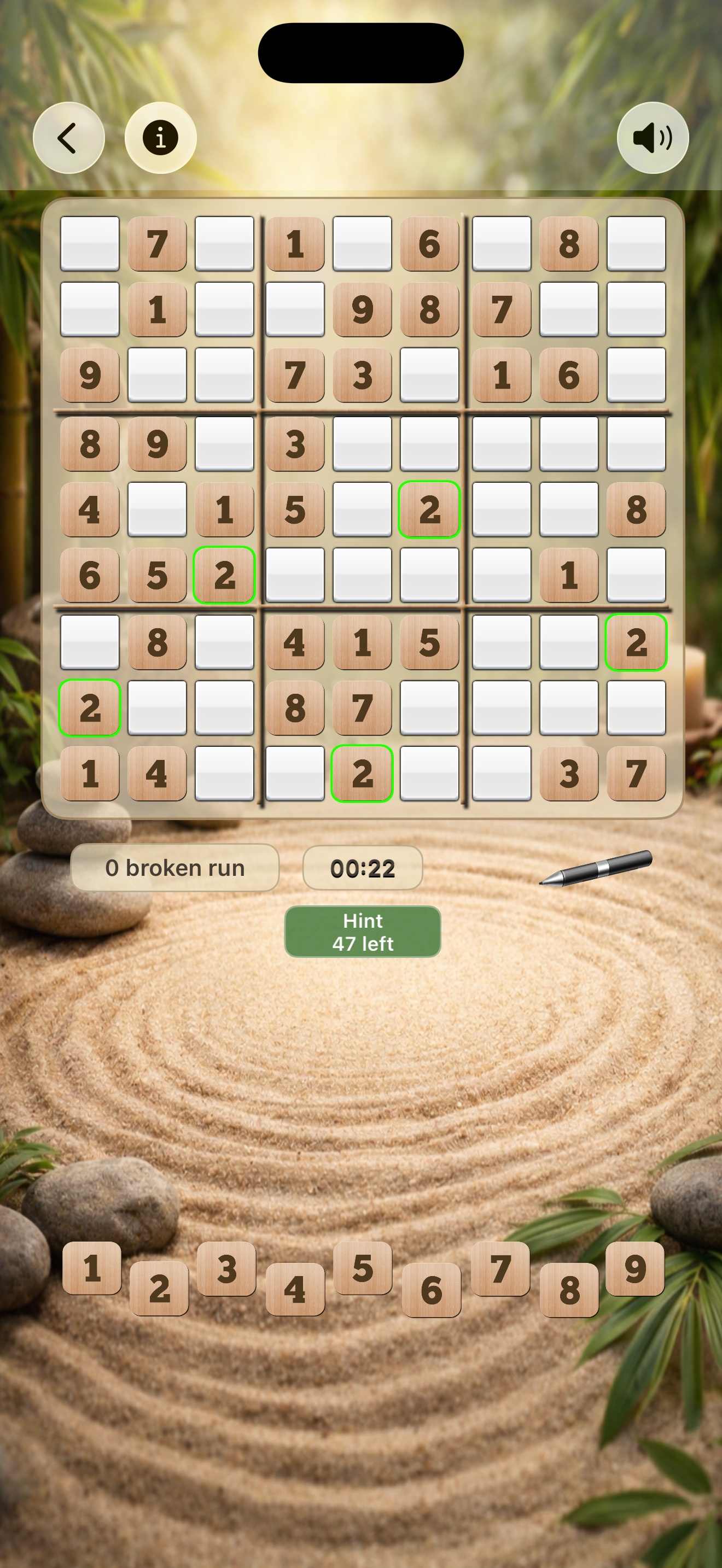Go back with the back arrow
Screen dimensions: 722x1568
pos(69,137)
